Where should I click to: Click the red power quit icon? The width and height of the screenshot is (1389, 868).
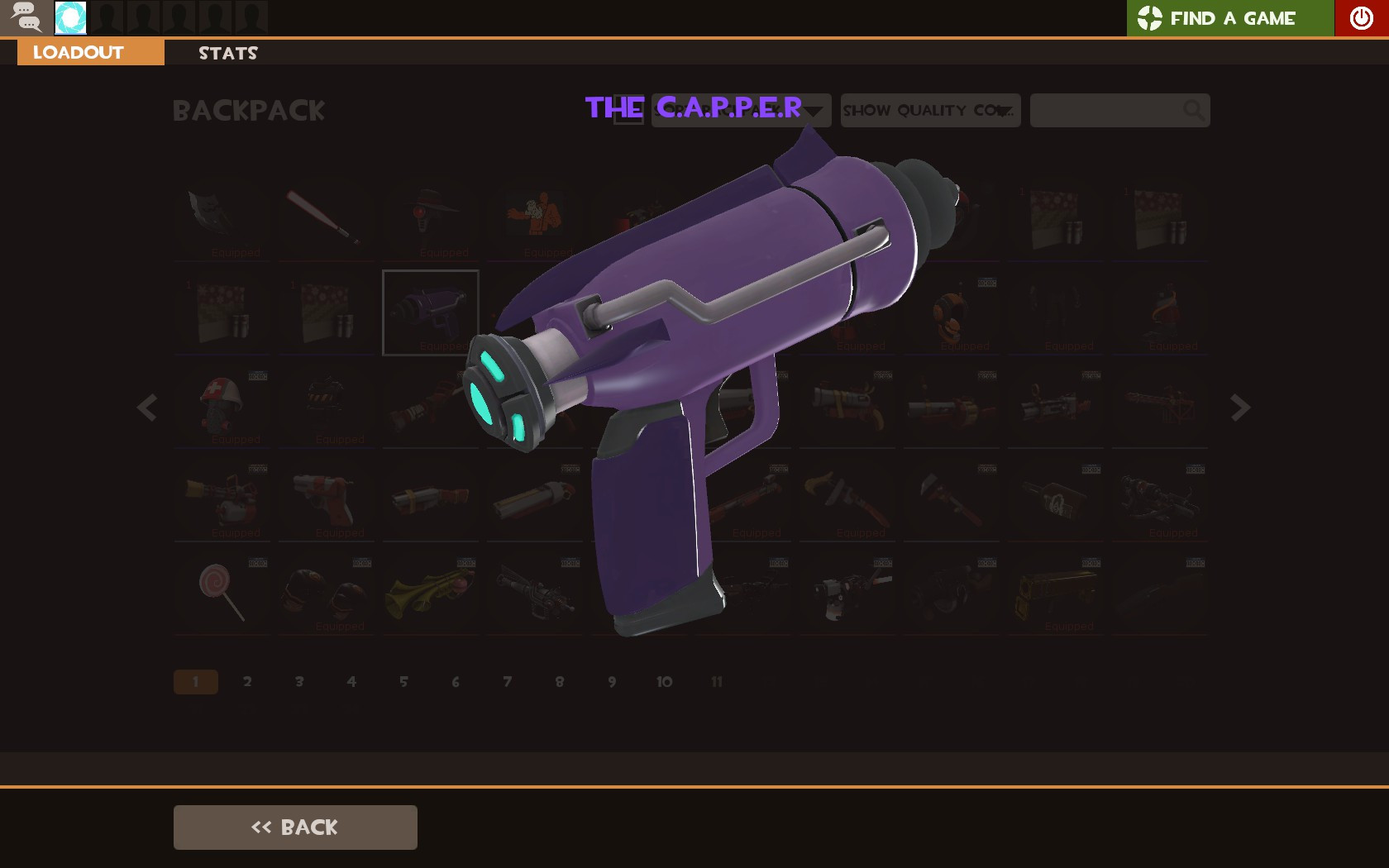[1360, 17]
